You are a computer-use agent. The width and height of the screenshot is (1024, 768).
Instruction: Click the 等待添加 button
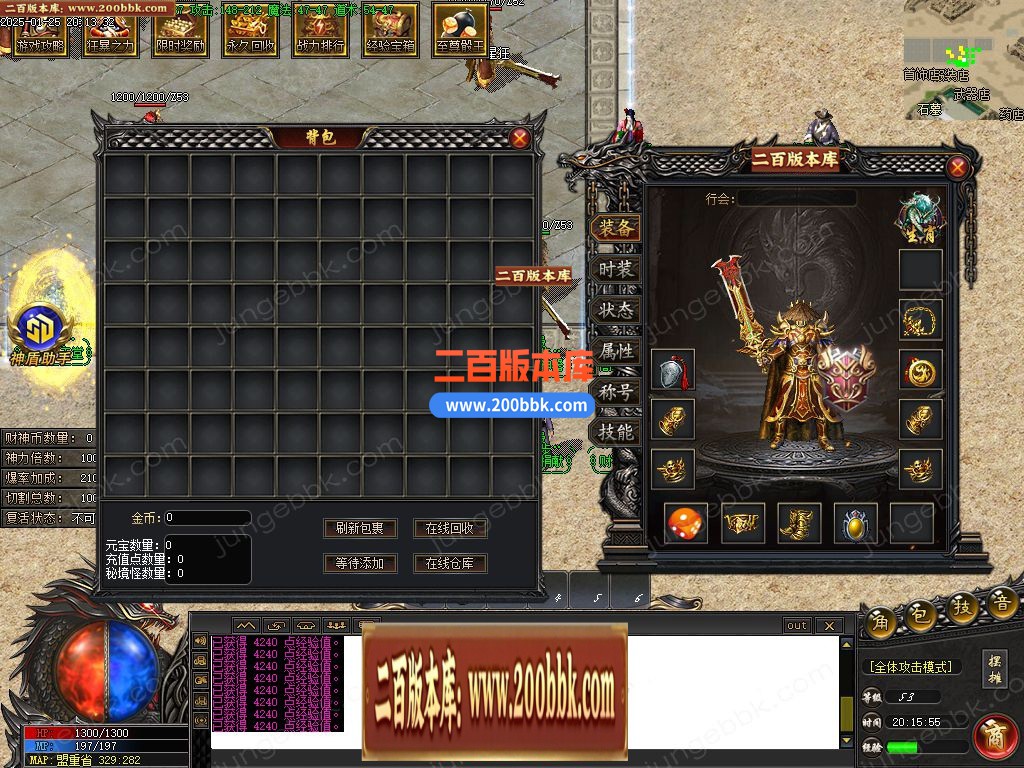360,563
